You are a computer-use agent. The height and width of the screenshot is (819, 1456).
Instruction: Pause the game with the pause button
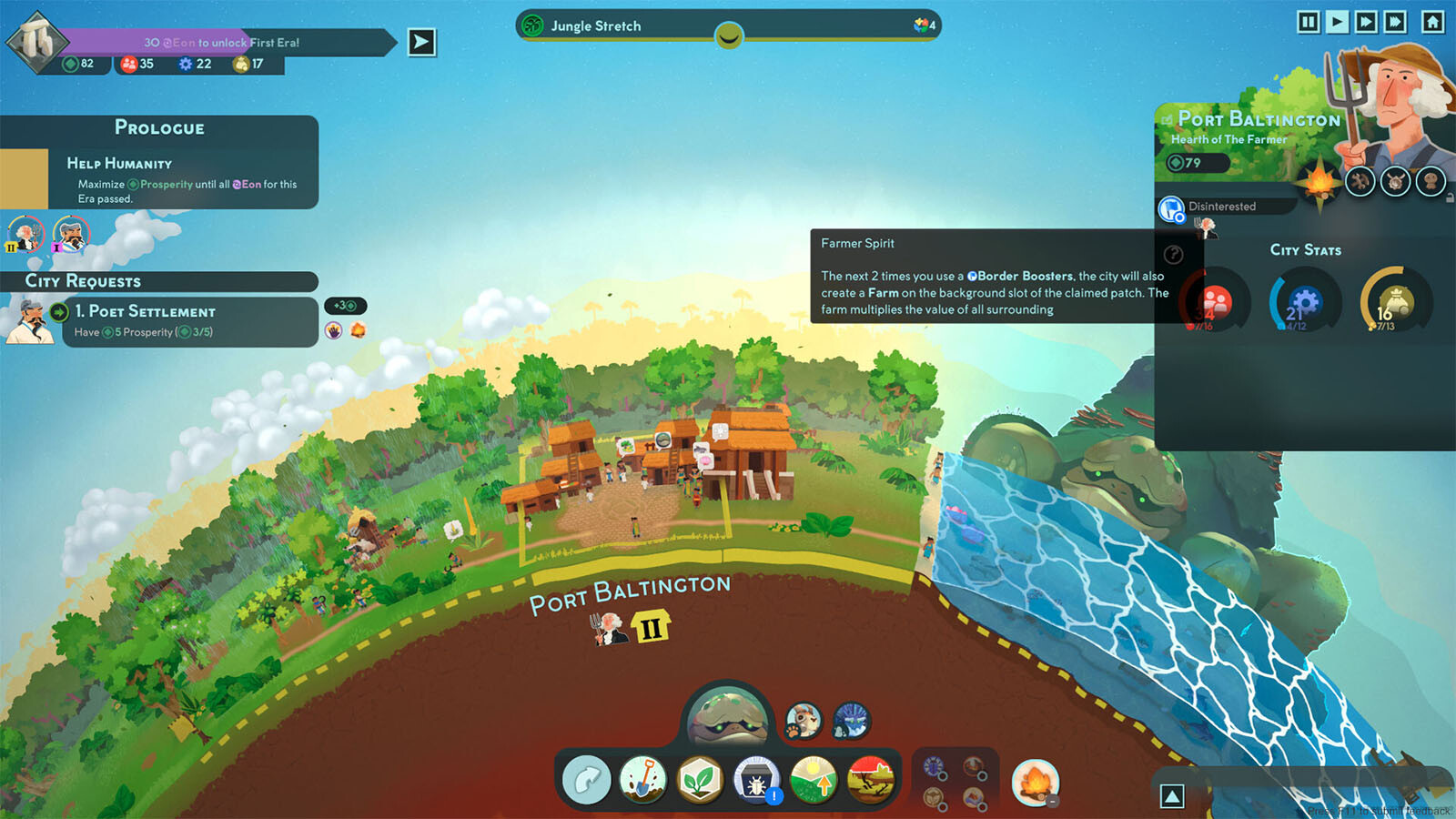[1308, 22]
